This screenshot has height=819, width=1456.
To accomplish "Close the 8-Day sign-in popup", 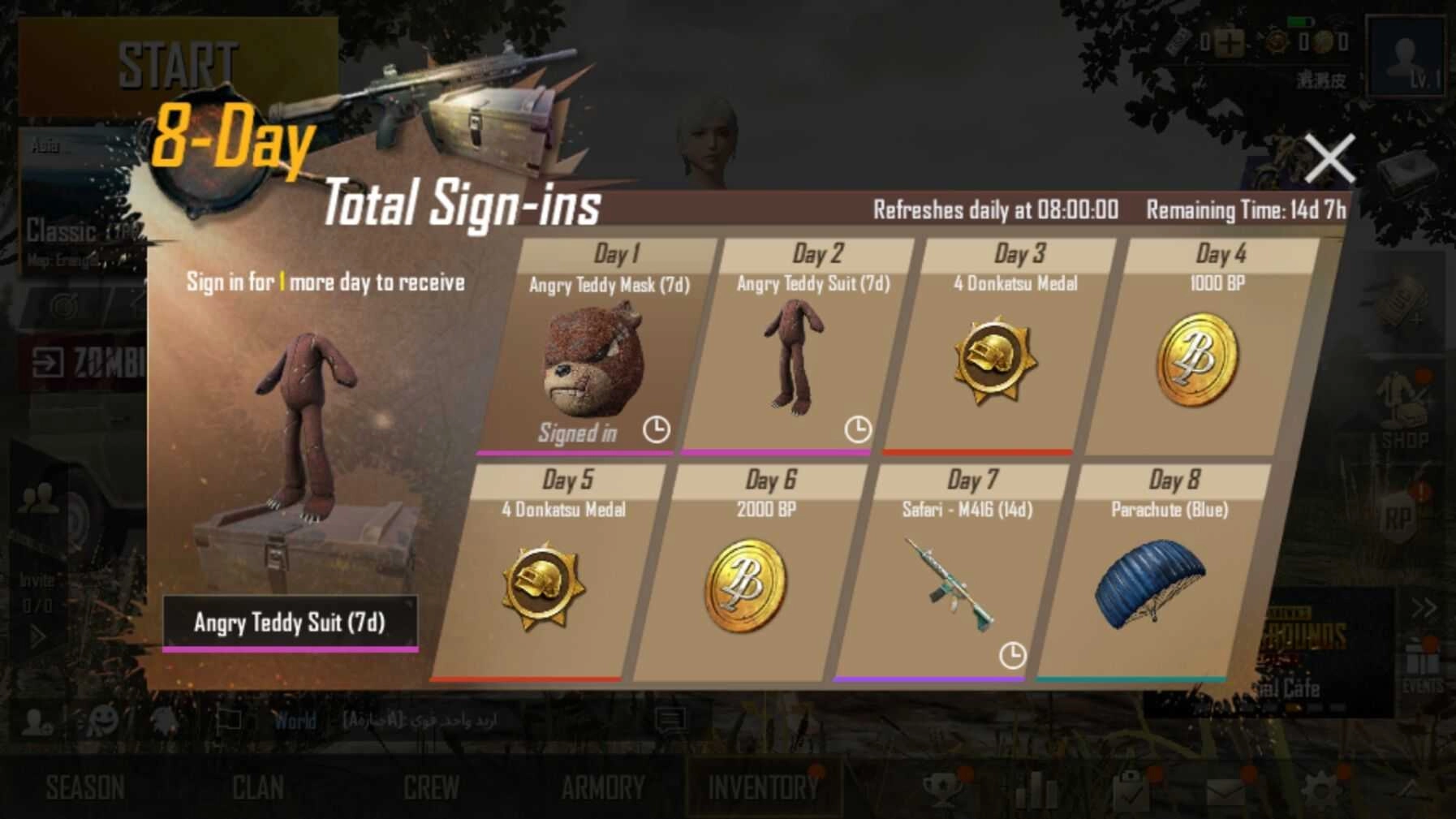I will (1329, 159).
